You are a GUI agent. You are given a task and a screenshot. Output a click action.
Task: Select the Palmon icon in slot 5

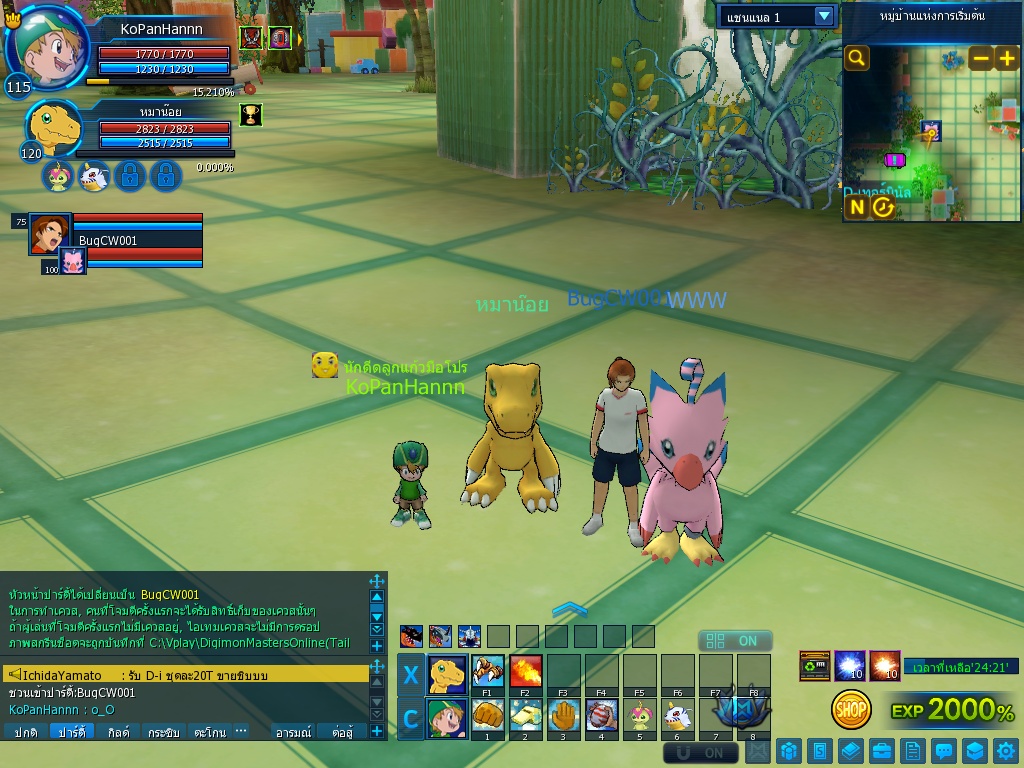(x=639, y=716)
